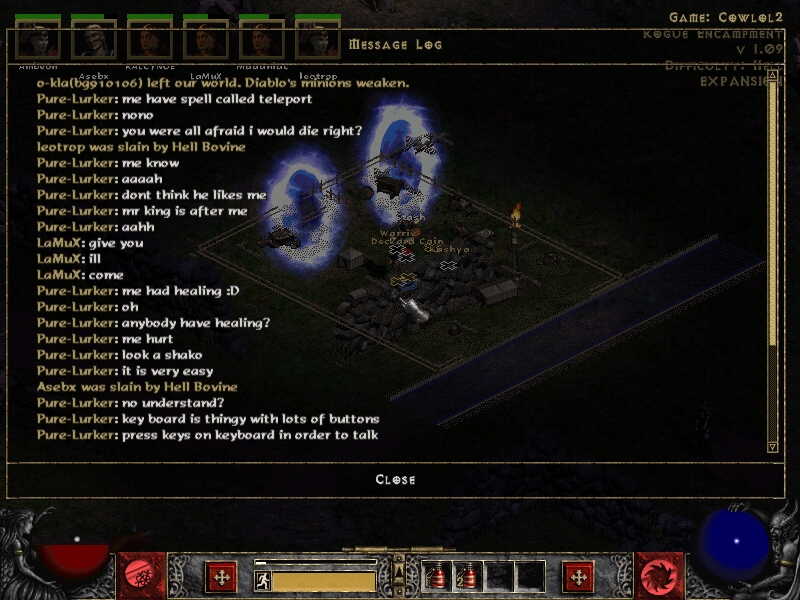Open the right-click skill selector icon

pyautogui.click(x=659, y=576)
